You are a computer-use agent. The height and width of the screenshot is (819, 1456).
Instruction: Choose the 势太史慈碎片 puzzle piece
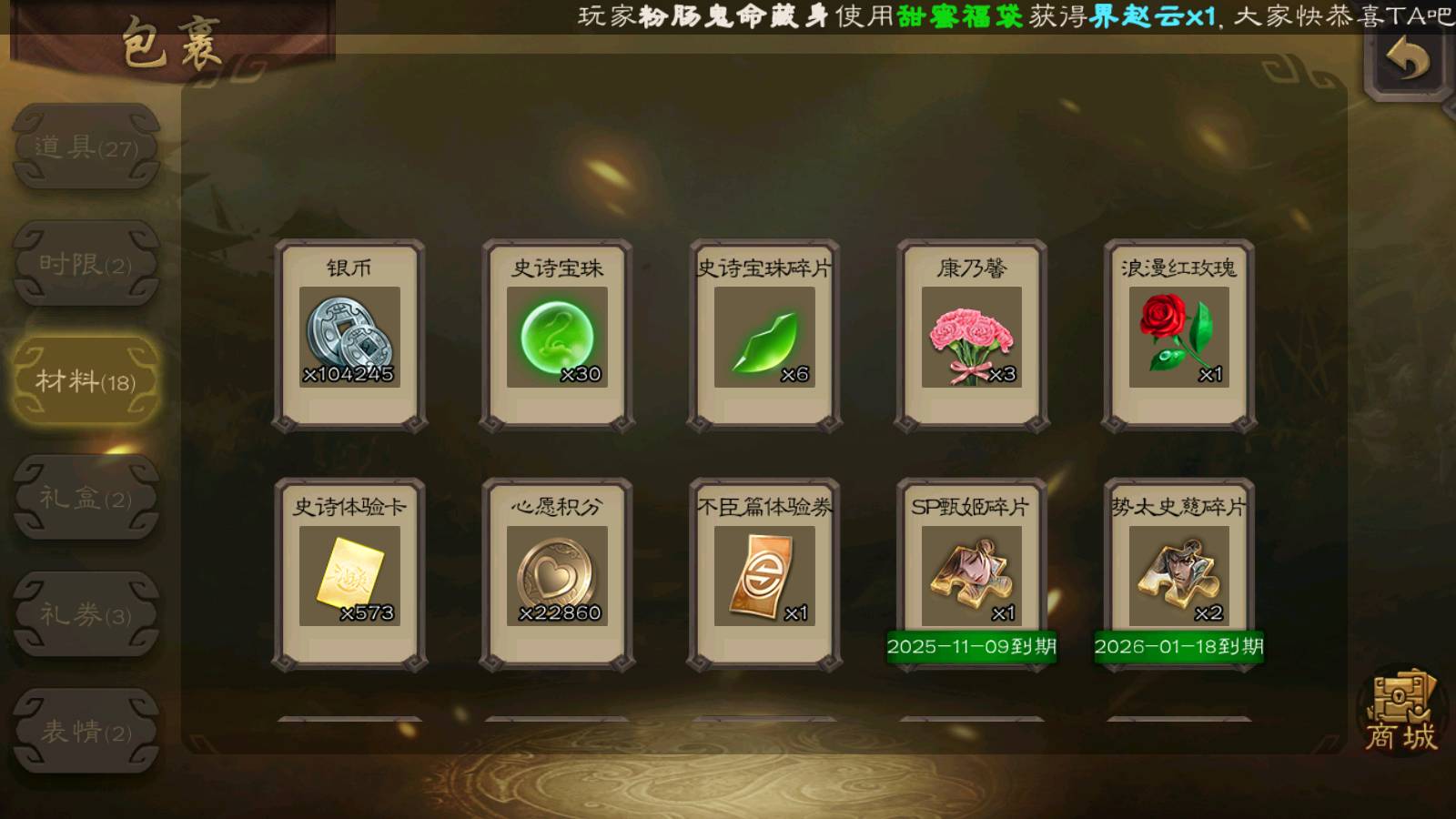[1179, 575]
